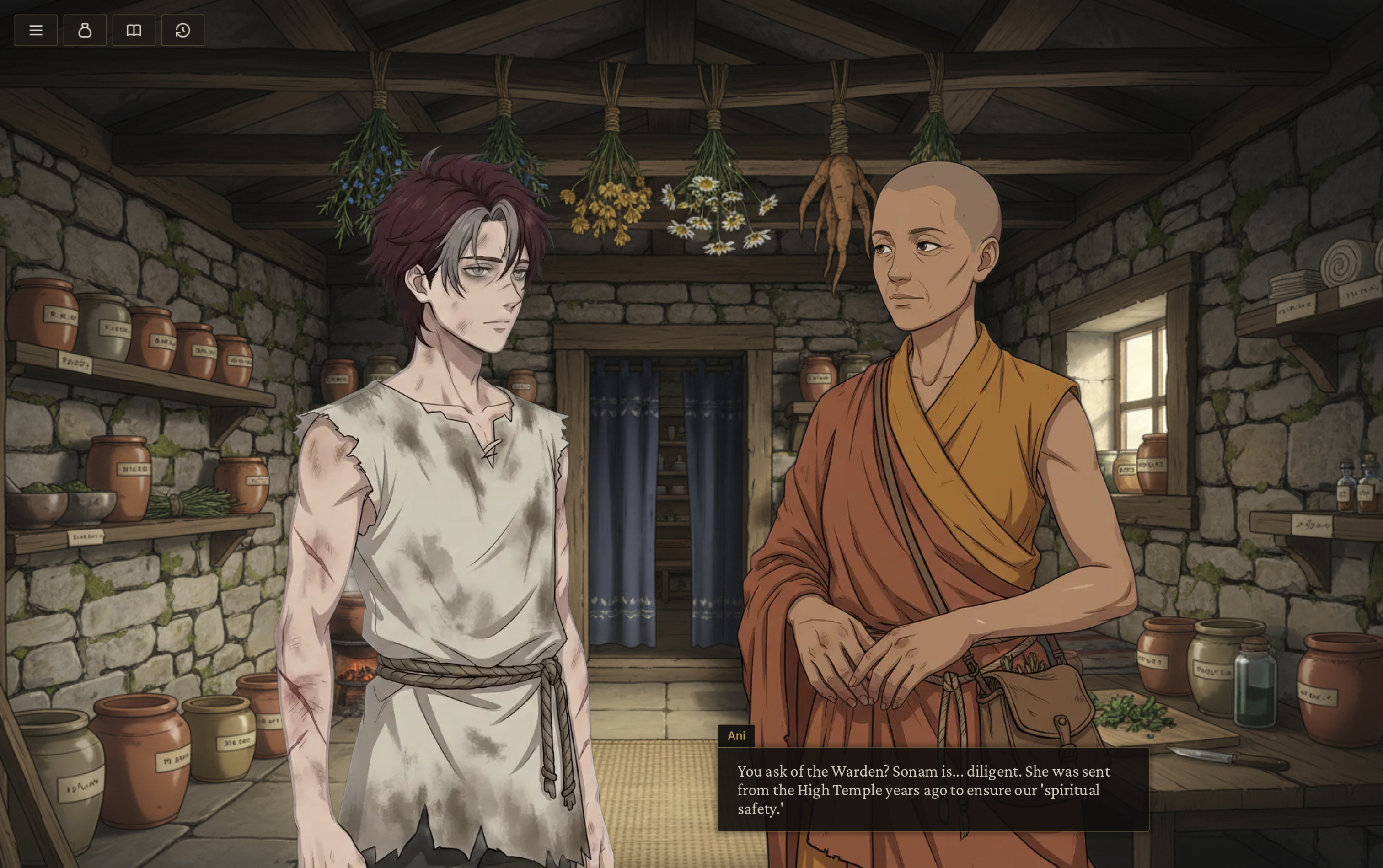This screenshot has width=1383, height=868.
Task: Open the journal book icon
Action: tap(133, 30)
